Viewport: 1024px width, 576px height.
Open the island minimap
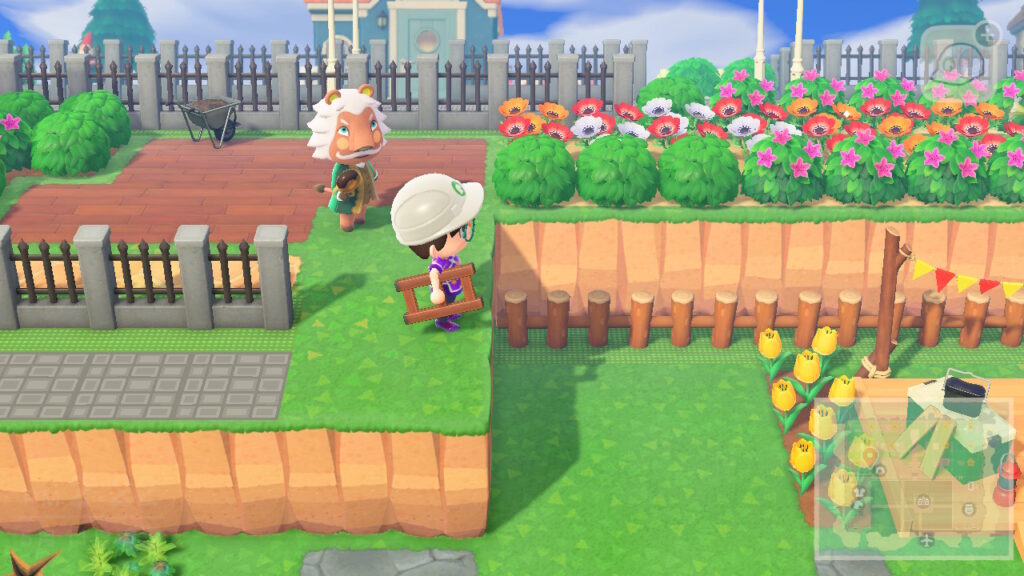tap(915, 477)
